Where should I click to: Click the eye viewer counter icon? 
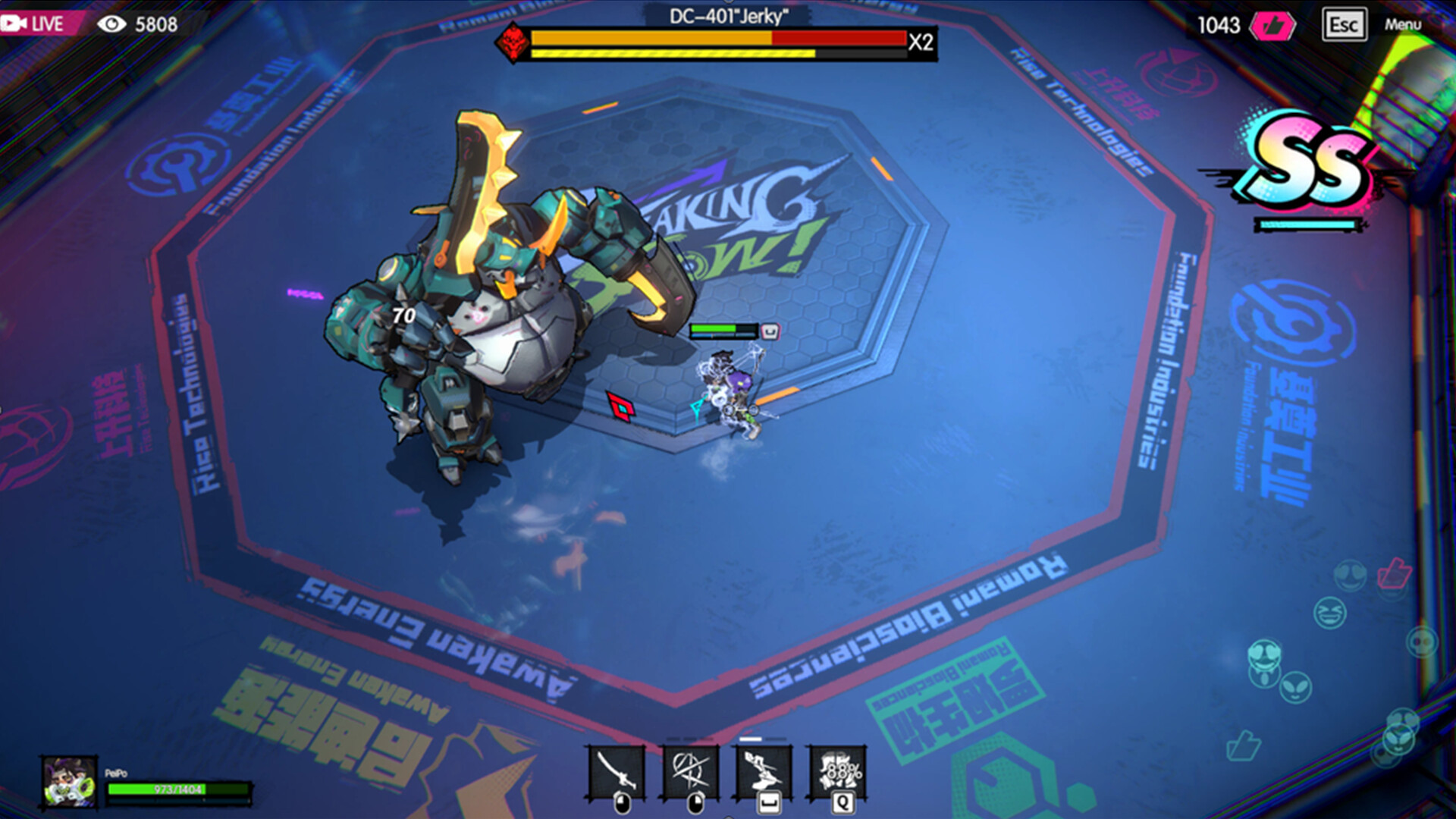pyautogui.click(x=113, y=24)
